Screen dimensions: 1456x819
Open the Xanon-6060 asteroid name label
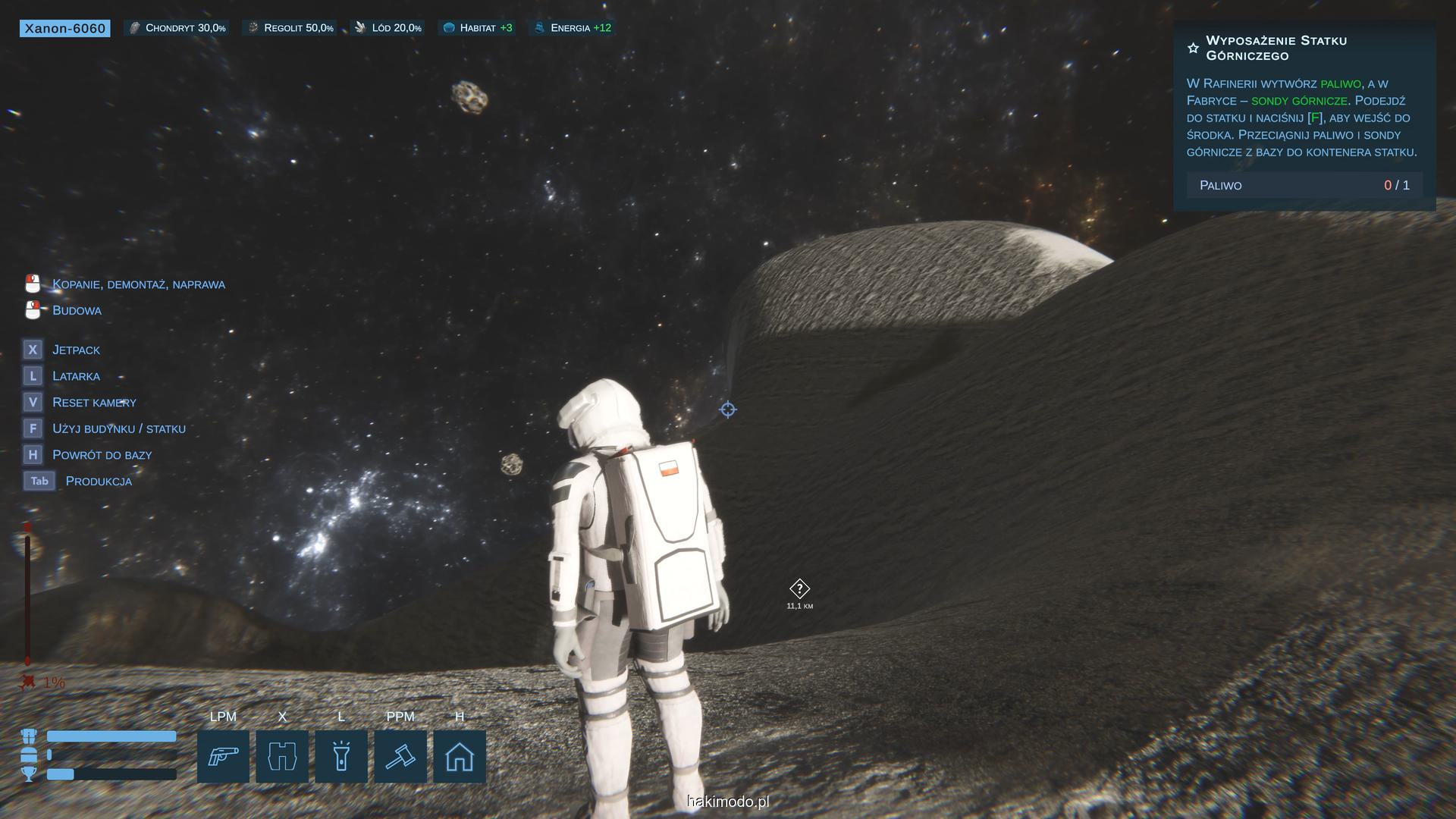[x=65, y=29]
